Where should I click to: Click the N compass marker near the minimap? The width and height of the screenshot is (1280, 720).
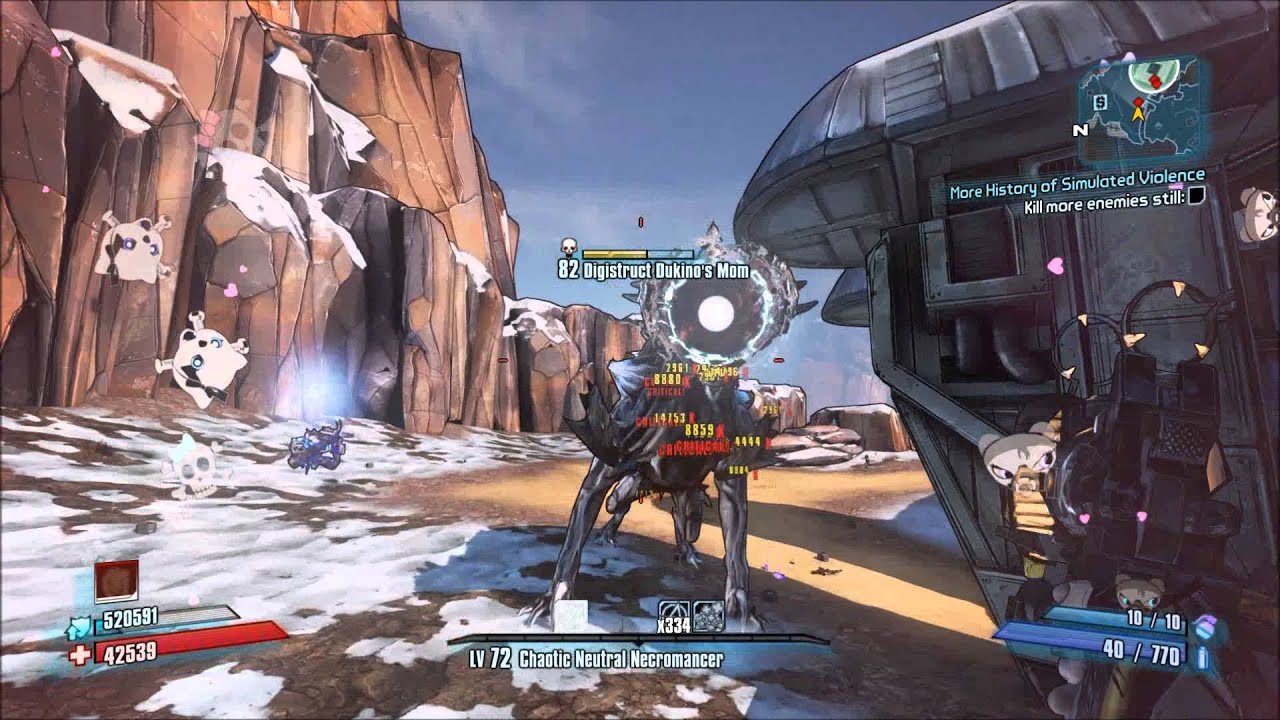(1082, 128)
